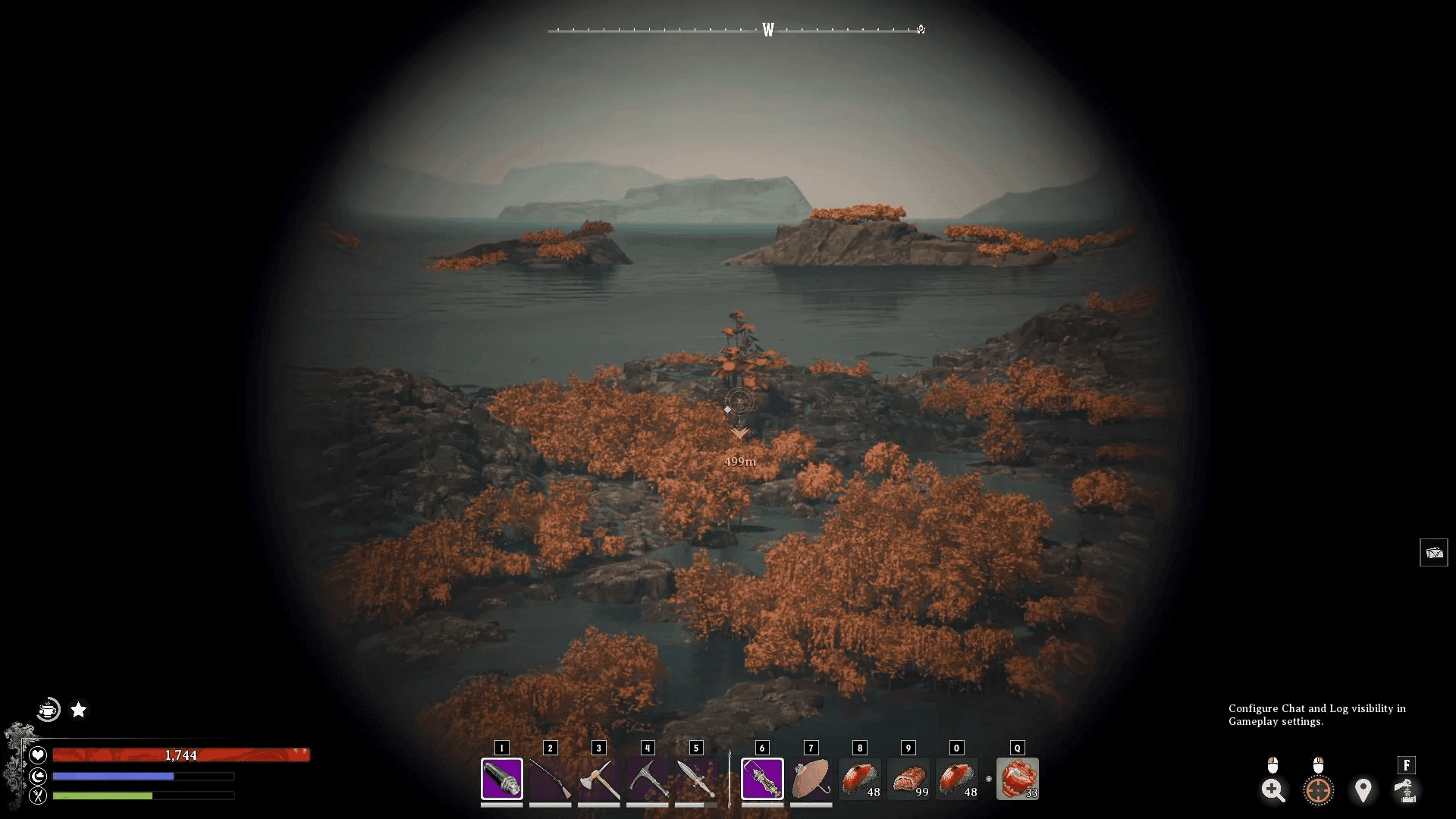Inspect the star status icon

pyautogui.click(x=79, y=710)
